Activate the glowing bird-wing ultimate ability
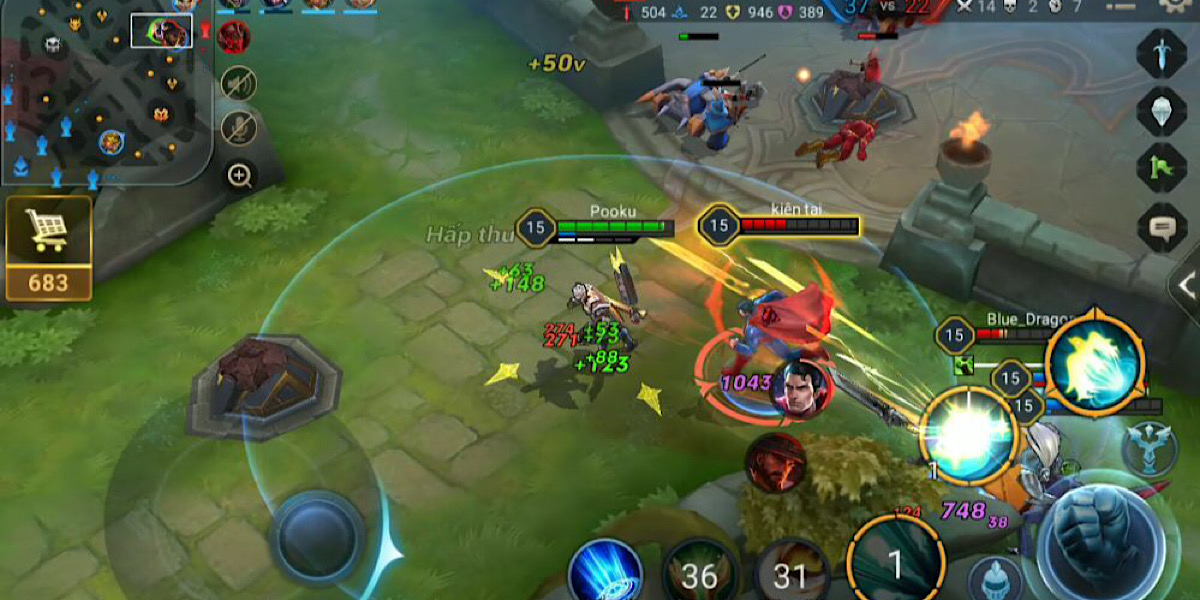This screenshot has width=1200, height=600. (1094, 363)
